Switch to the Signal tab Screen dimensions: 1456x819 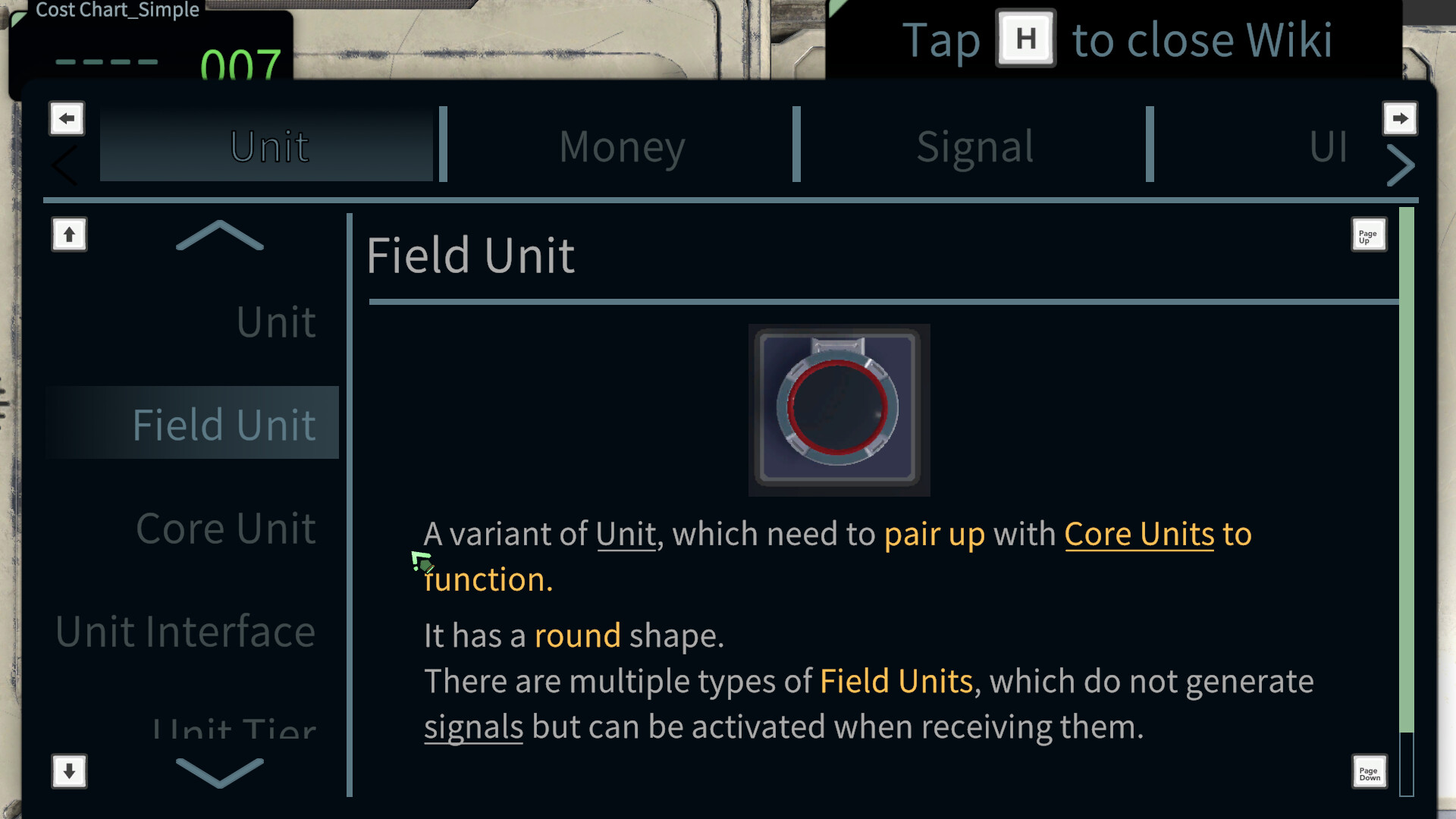click(x=974, y=146)
